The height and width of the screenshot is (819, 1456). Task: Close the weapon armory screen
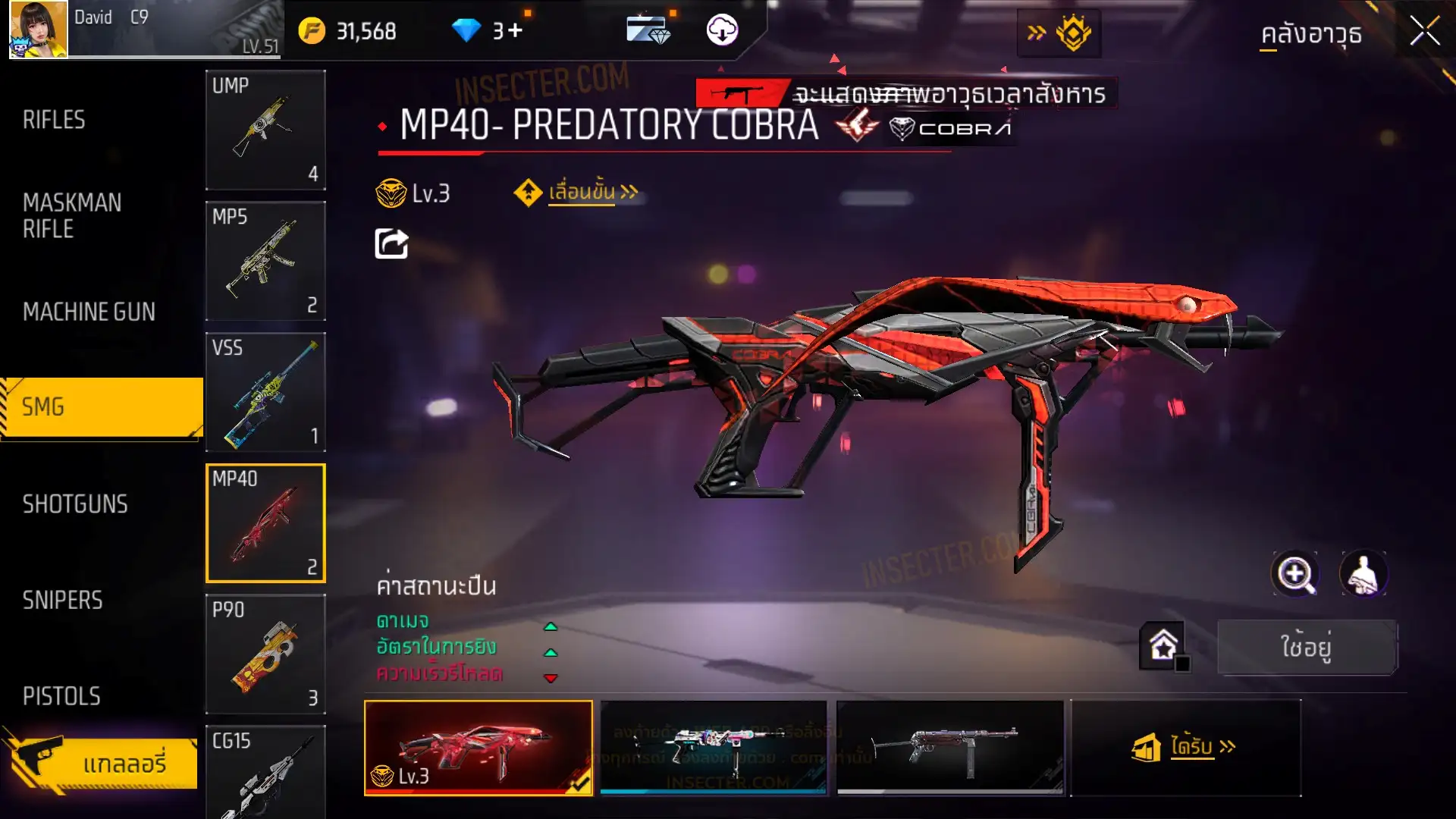click(1424, 32)
